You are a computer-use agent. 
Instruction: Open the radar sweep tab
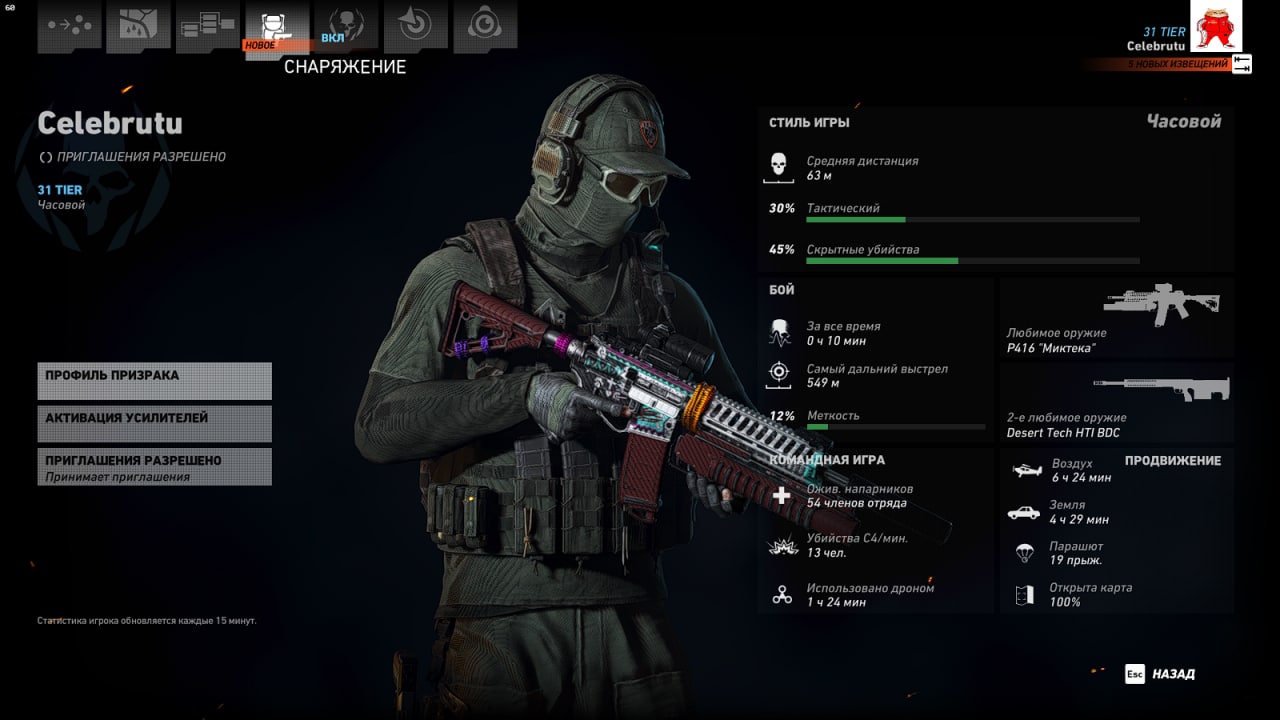coord(415,27)
